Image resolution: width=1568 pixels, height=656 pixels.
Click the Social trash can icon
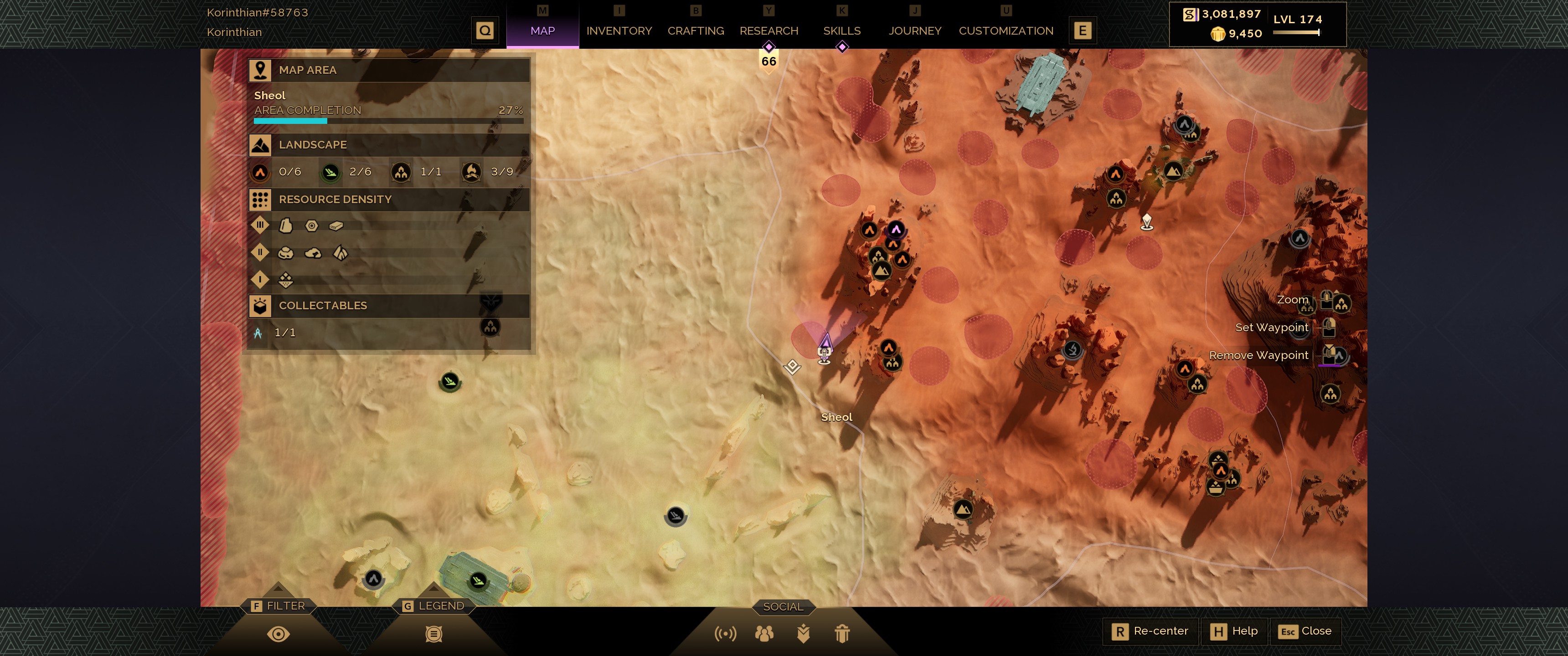click(x=842, y=634)
